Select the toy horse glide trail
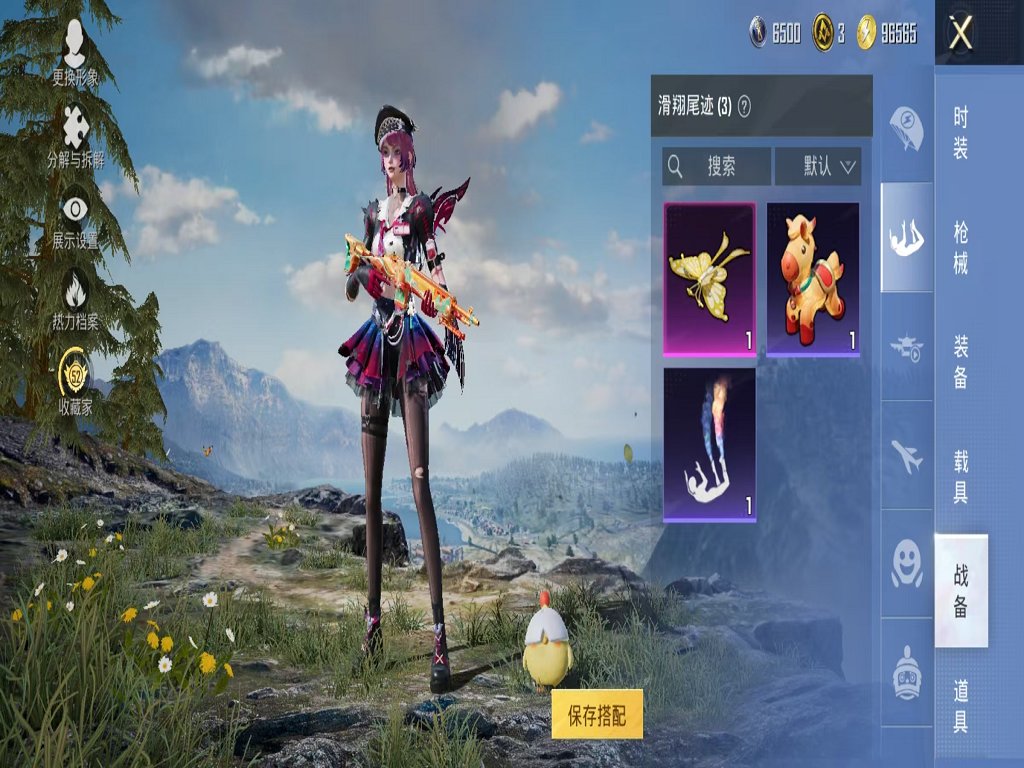This screenshot has width=1024, height=768. point(813,279)
